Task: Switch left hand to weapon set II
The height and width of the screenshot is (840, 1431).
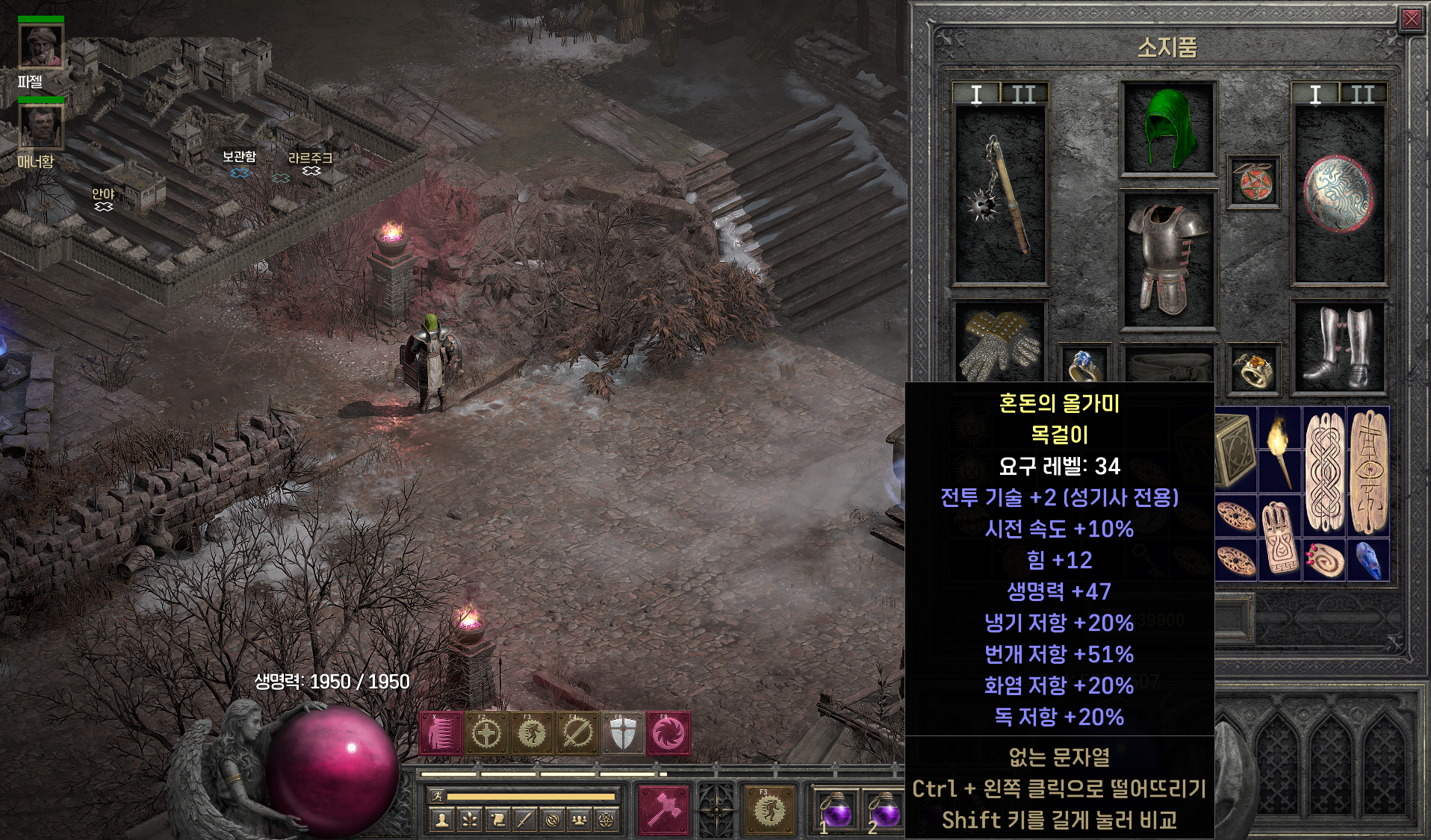Action: pos(1023,95)
